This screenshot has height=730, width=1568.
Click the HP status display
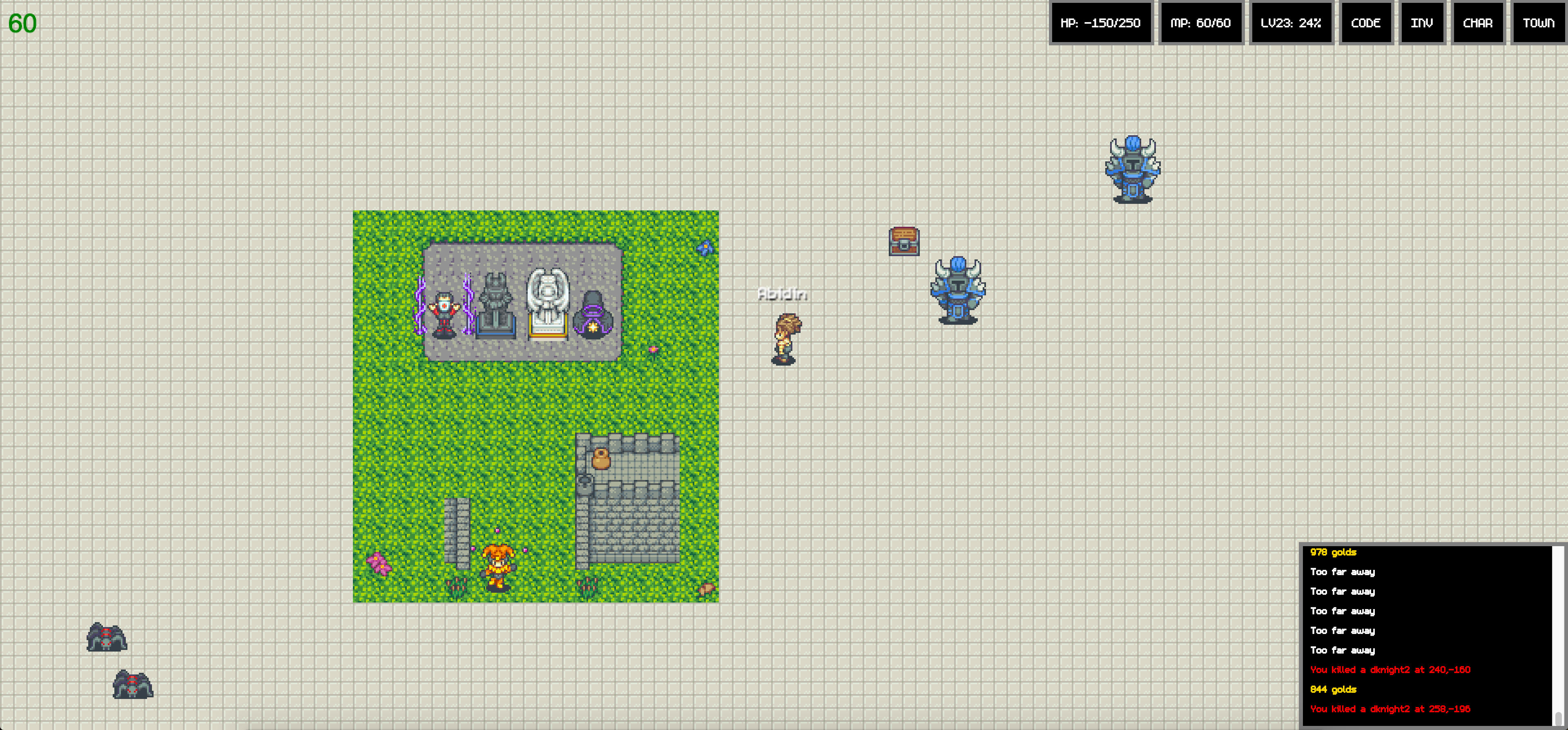(x=1101, y=23)
